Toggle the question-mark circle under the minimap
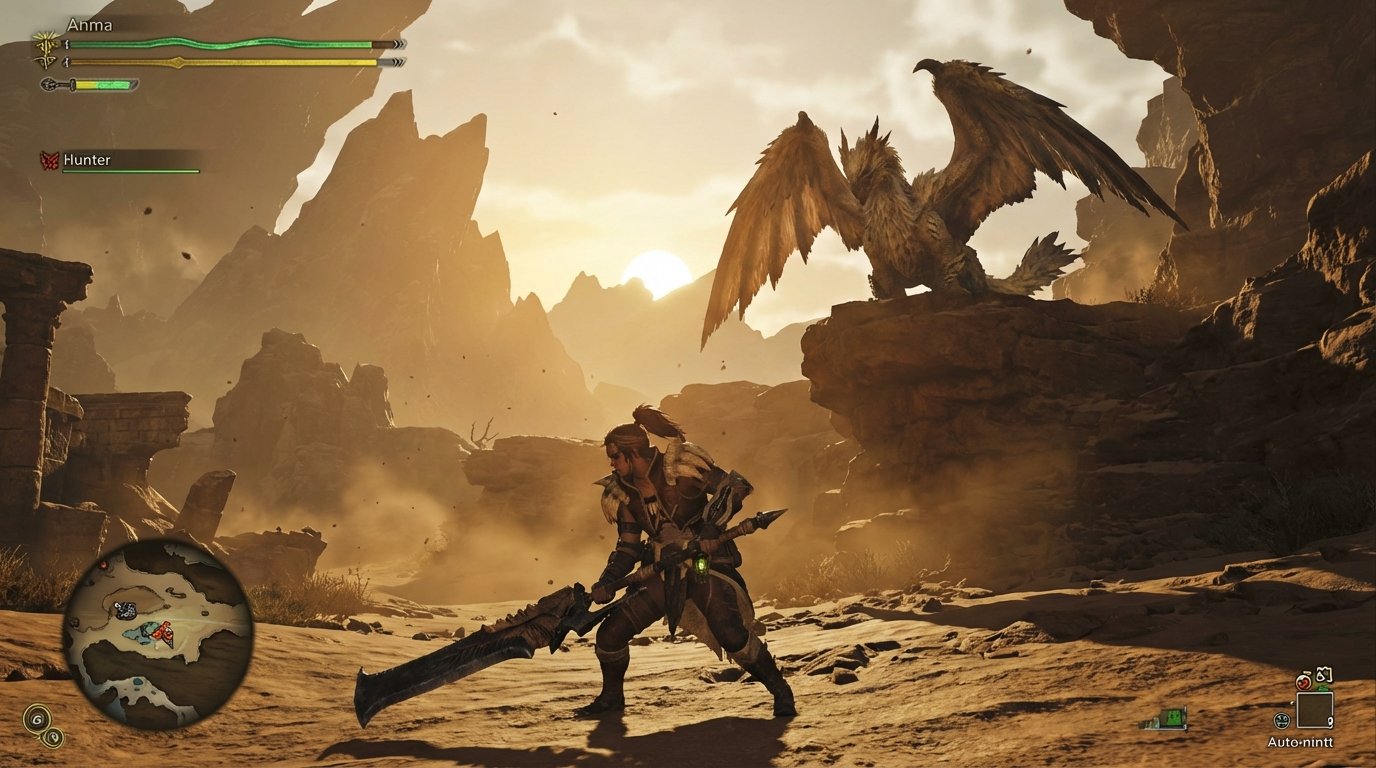The image size is (1376, 768). point(53,738)
